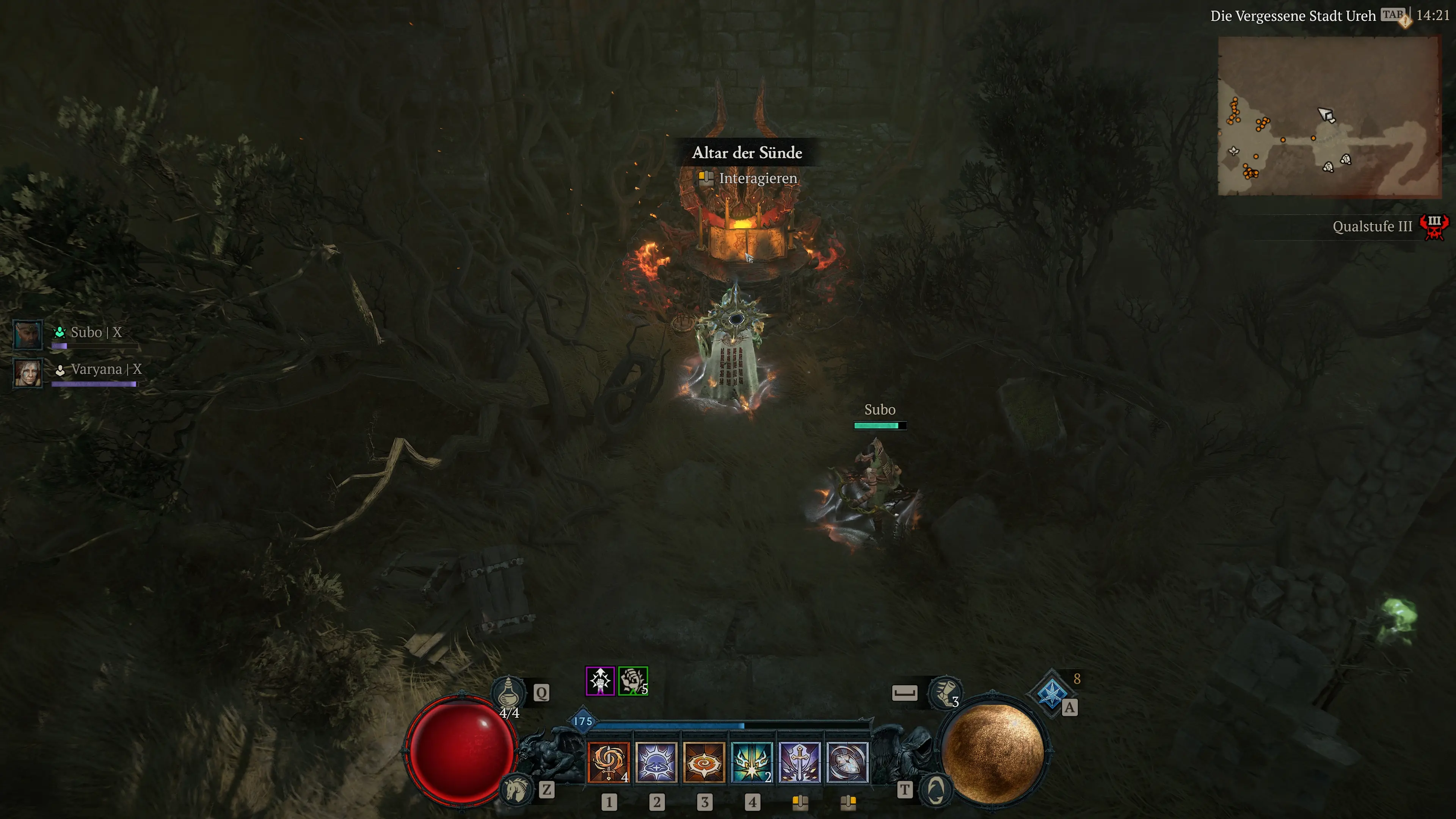Cast the orange spiral sun skill
Viewport: 1456px width, 819px height.
click(x=704, y=762)
